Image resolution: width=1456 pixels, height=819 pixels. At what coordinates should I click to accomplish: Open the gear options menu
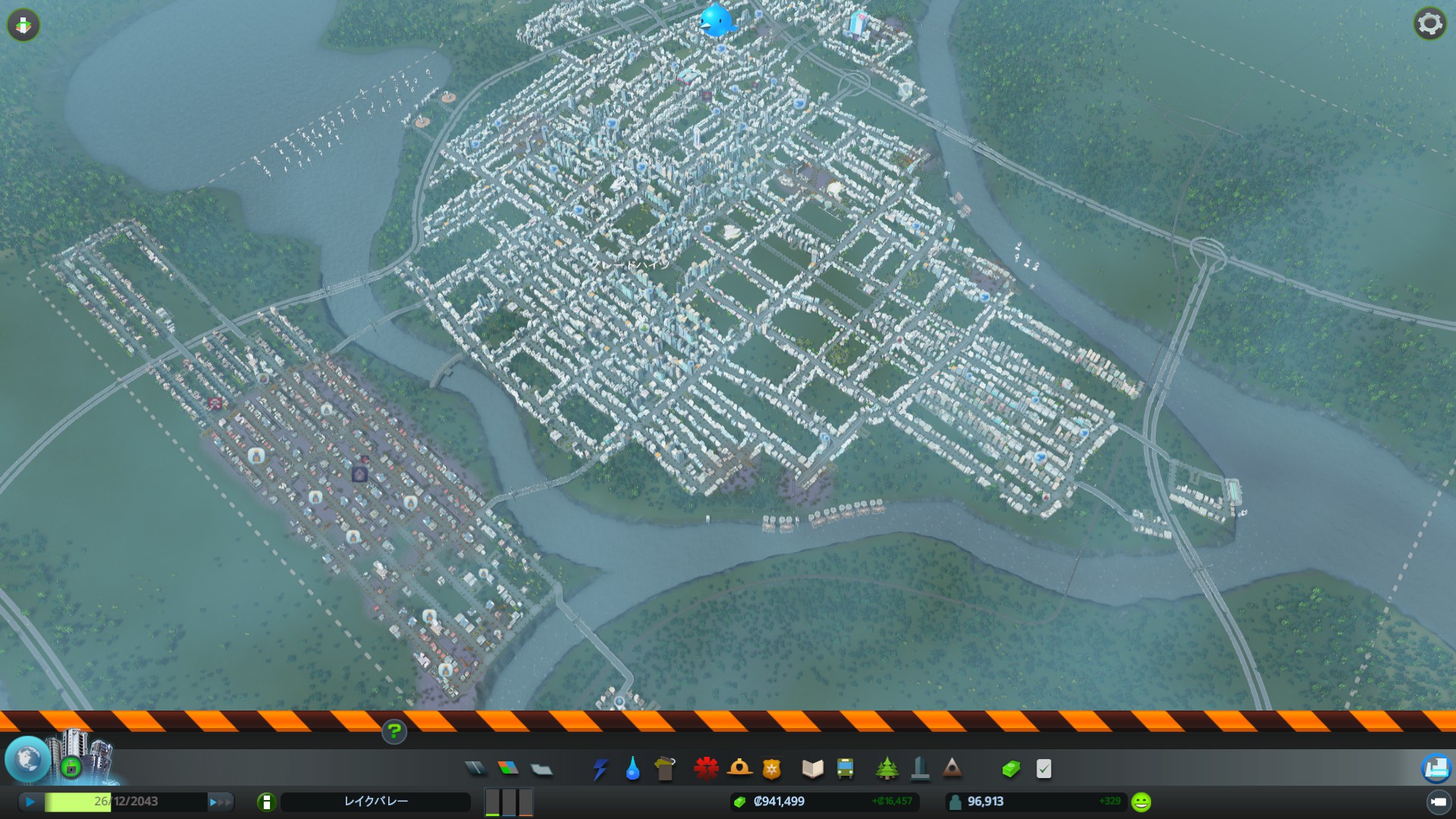pyautogui.click(x=1429, y=24)
